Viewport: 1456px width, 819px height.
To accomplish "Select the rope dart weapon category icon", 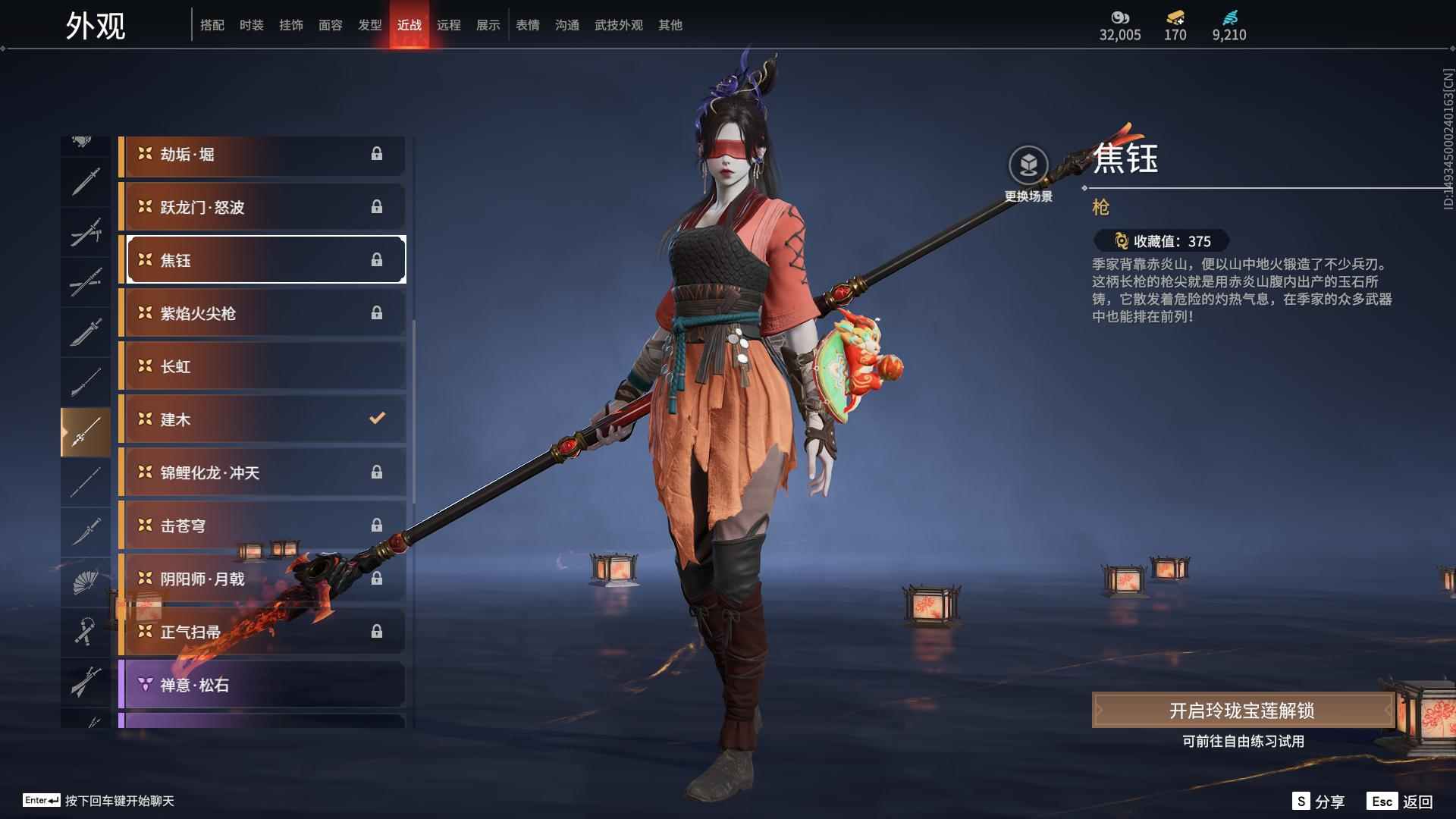I will [86, 633].
